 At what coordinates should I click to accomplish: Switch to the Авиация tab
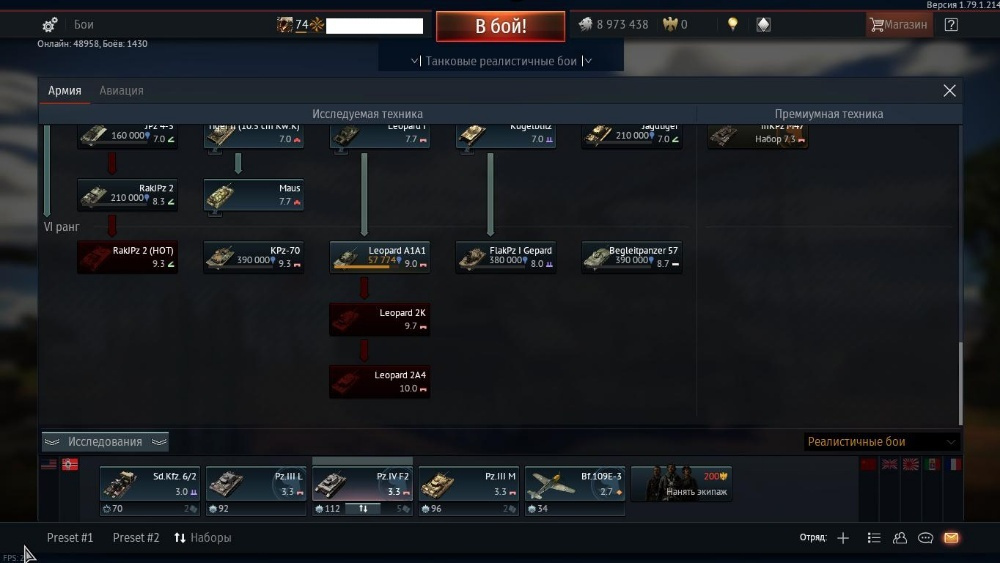click(x=121, y=91)
